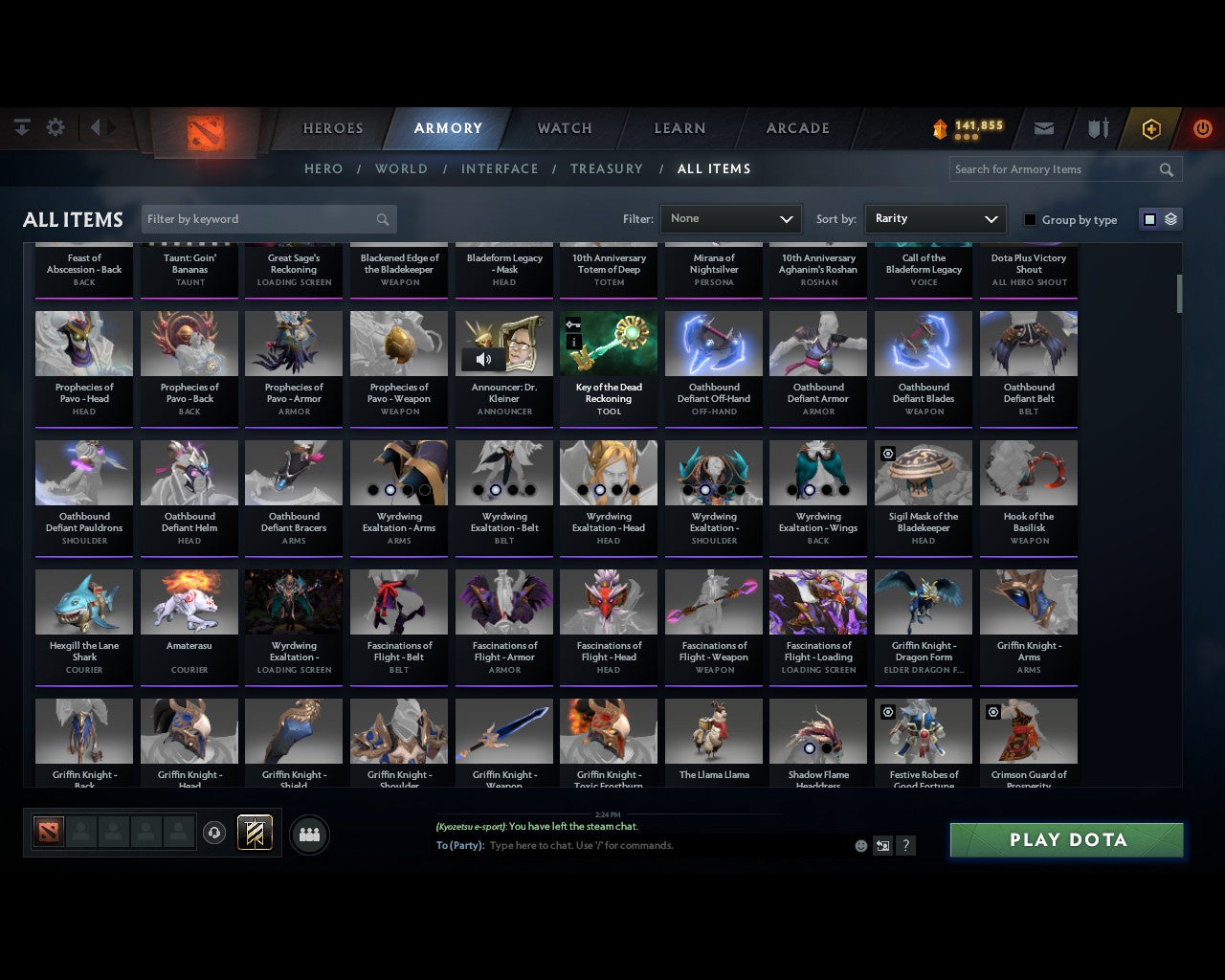The width and height of the screenshot is (1225, 980).
Task: Open the HEROES menu item
Action: coord(331,127)
